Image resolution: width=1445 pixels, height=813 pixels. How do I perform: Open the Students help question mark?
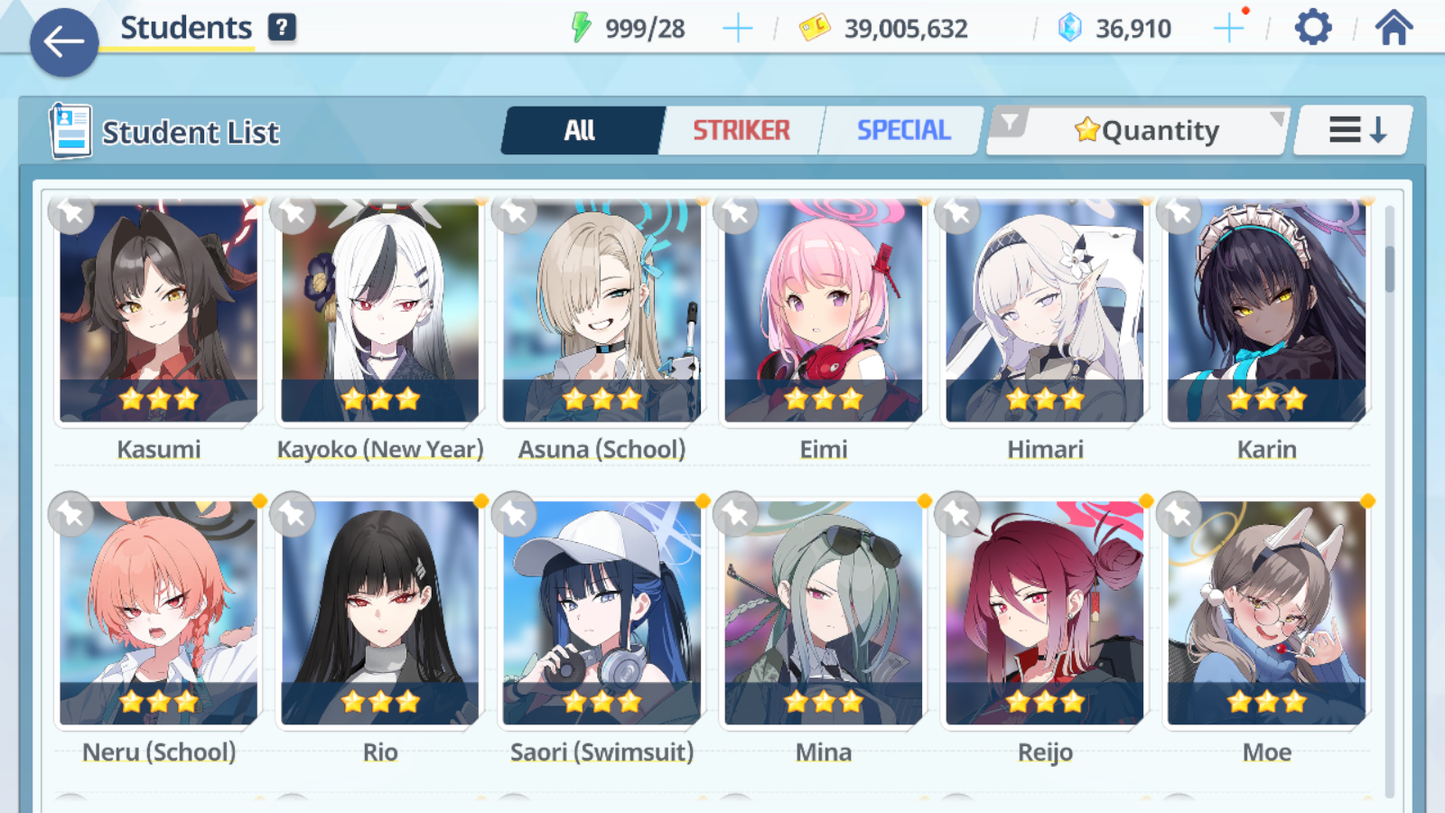pos(282,28)
